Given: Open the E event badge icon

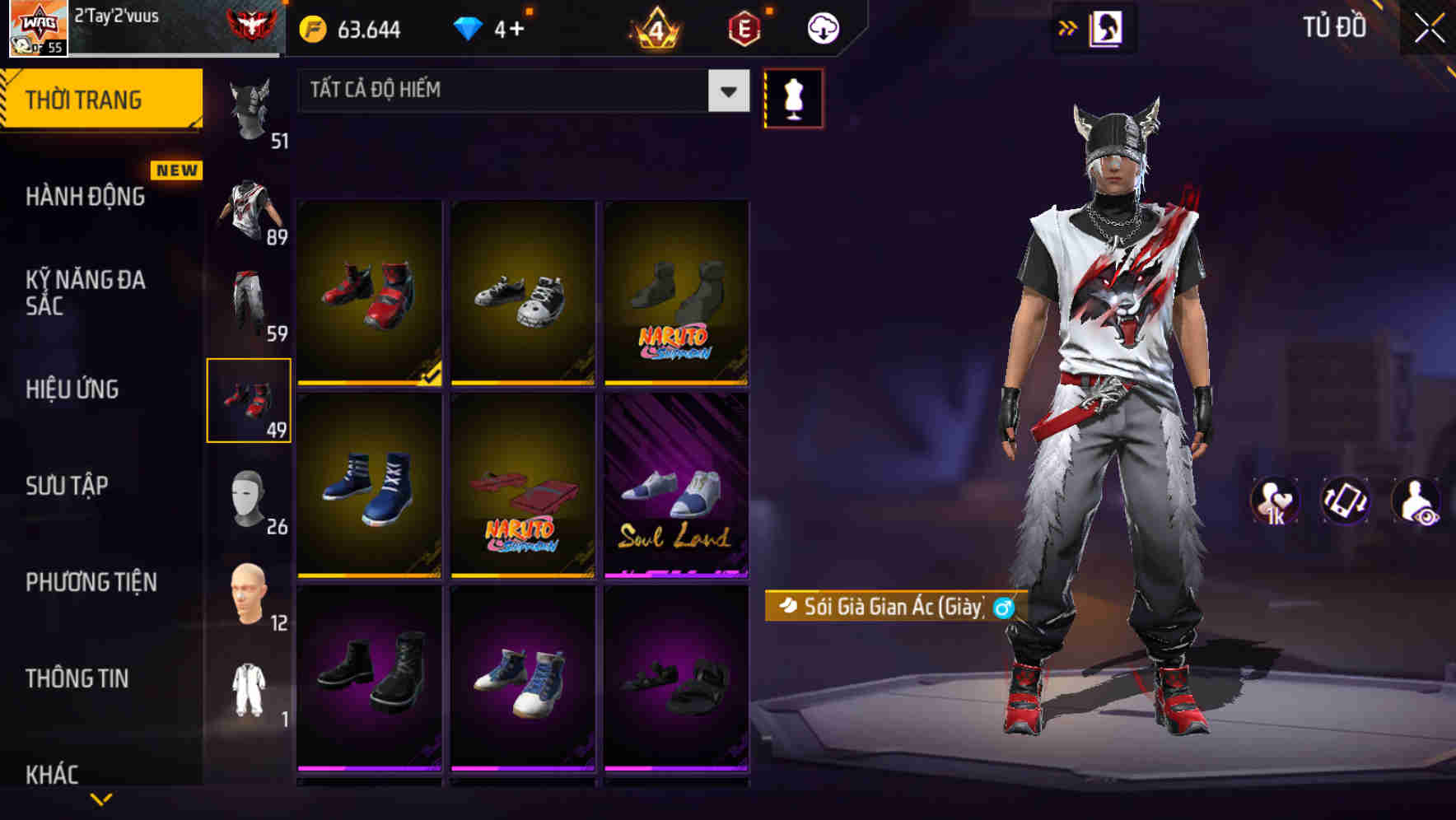Looking at the screenshot, I should click(744, 26).
